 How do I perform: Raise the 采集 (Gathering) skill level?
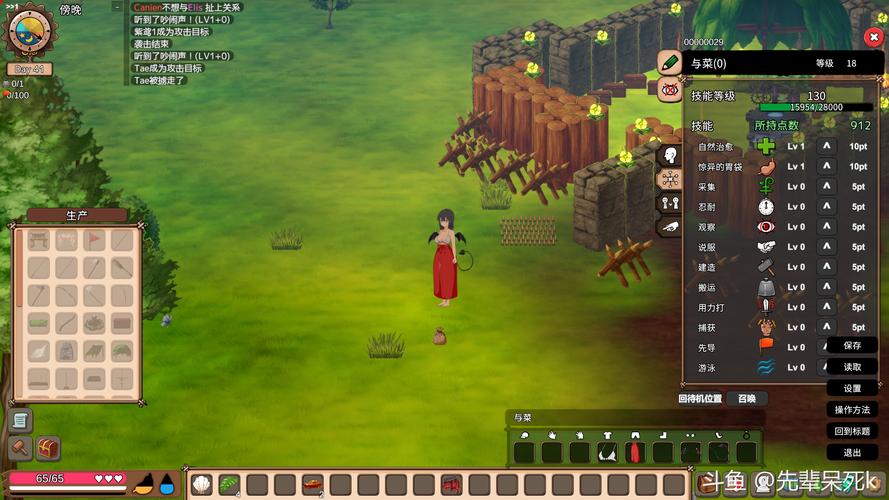click(826, 186)
